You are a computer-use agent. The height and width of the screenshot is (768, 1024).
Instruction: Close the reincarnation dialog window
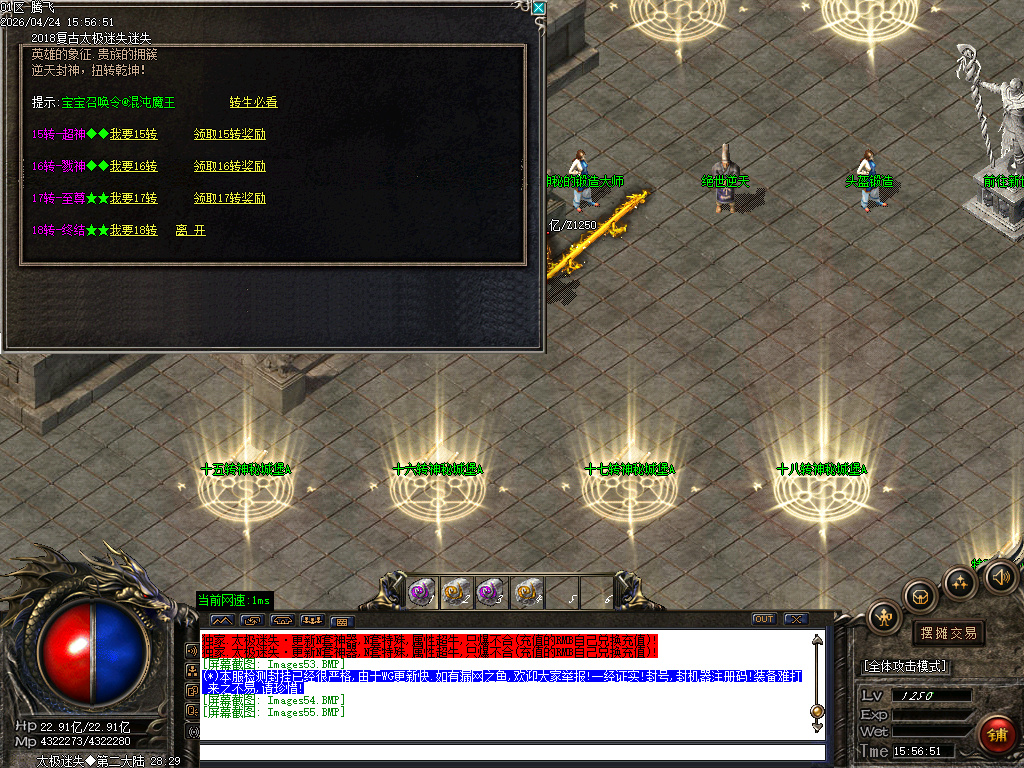539,8
